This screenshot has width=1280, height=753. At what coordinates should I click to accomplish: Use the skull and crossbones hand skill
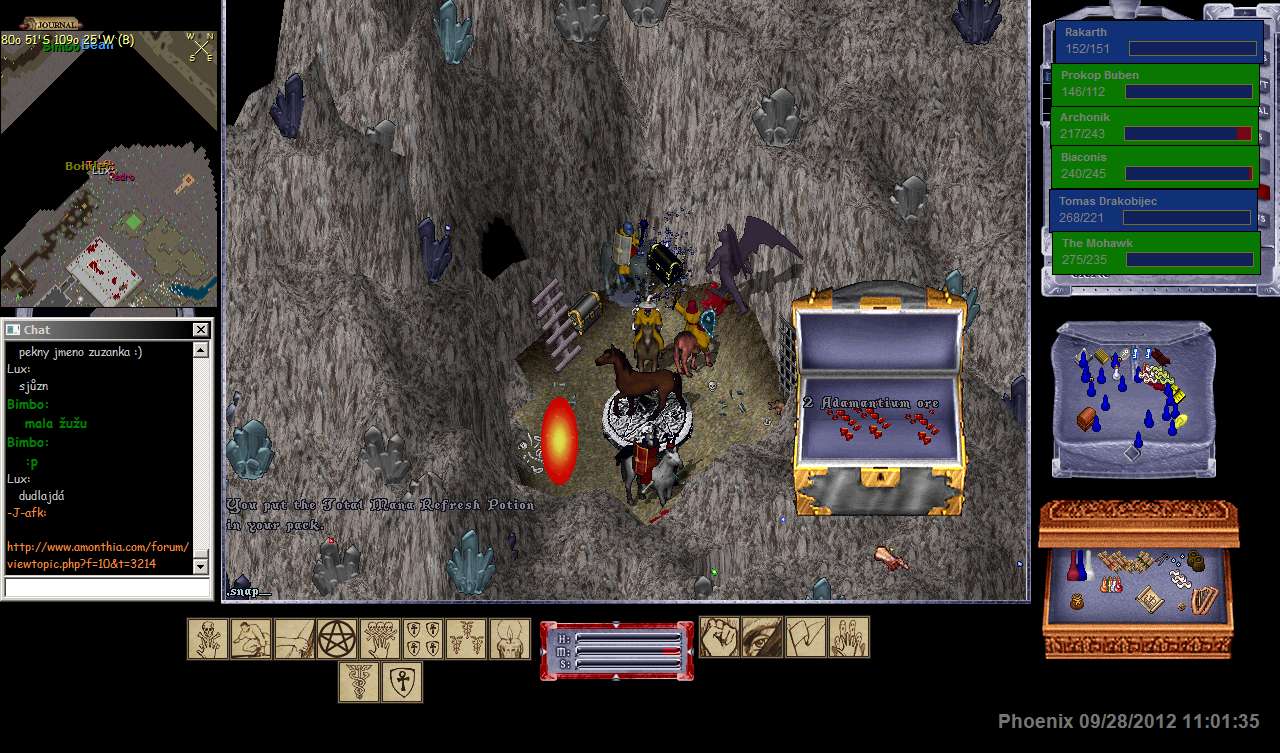click(208, 639)
